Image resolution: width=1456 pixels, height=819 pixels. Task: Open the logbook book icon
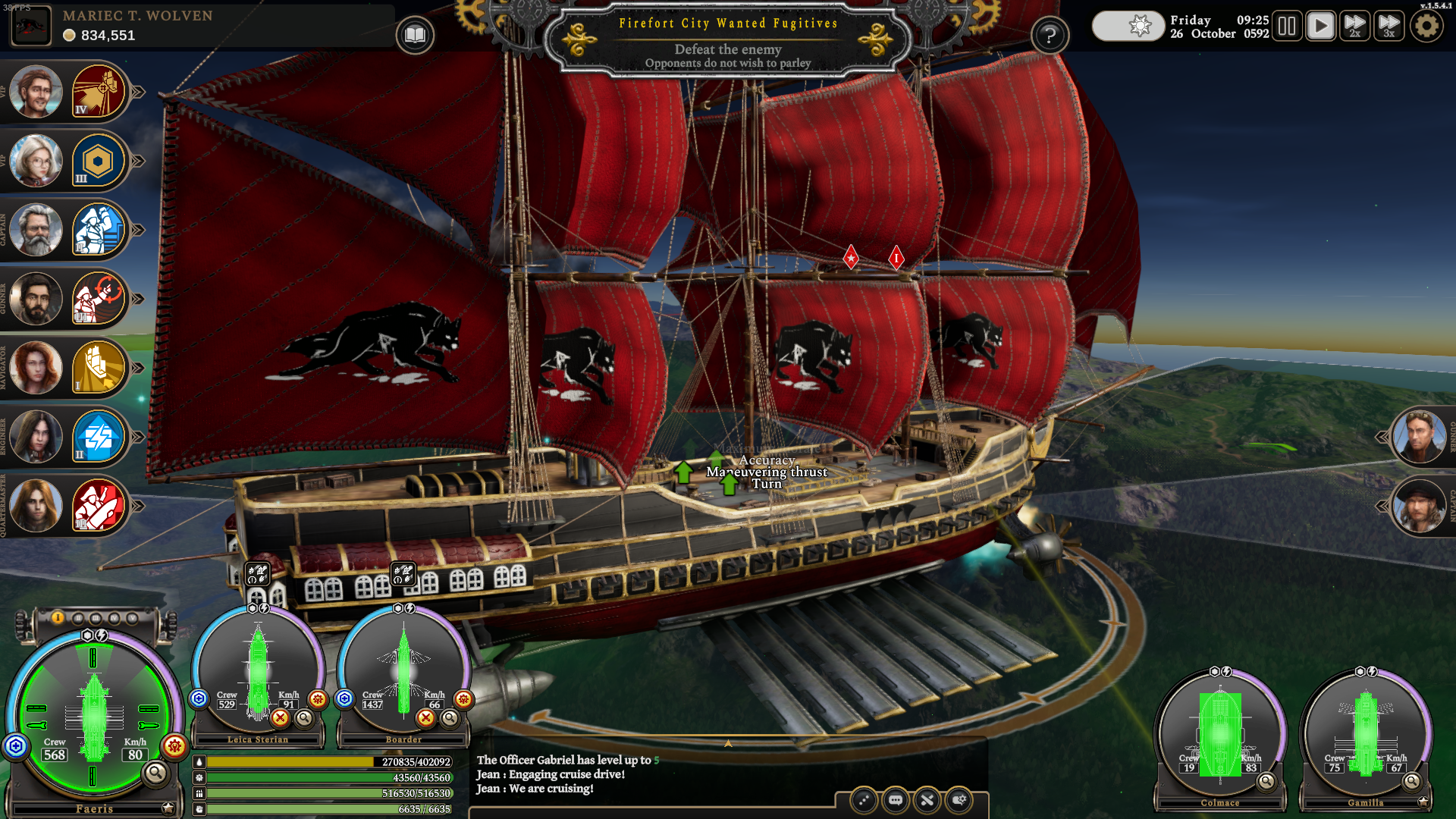click(415, 35)
